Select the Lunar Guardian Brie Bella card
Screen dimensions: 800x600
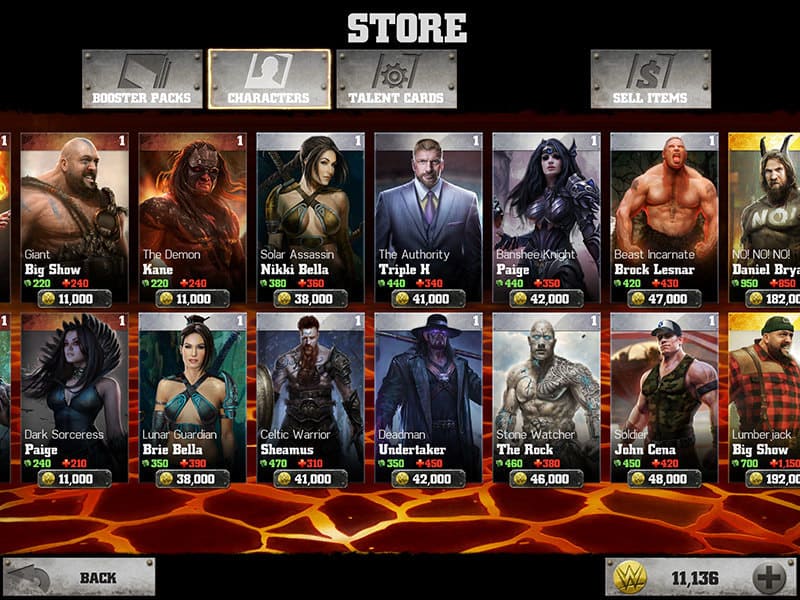(191, 397)
